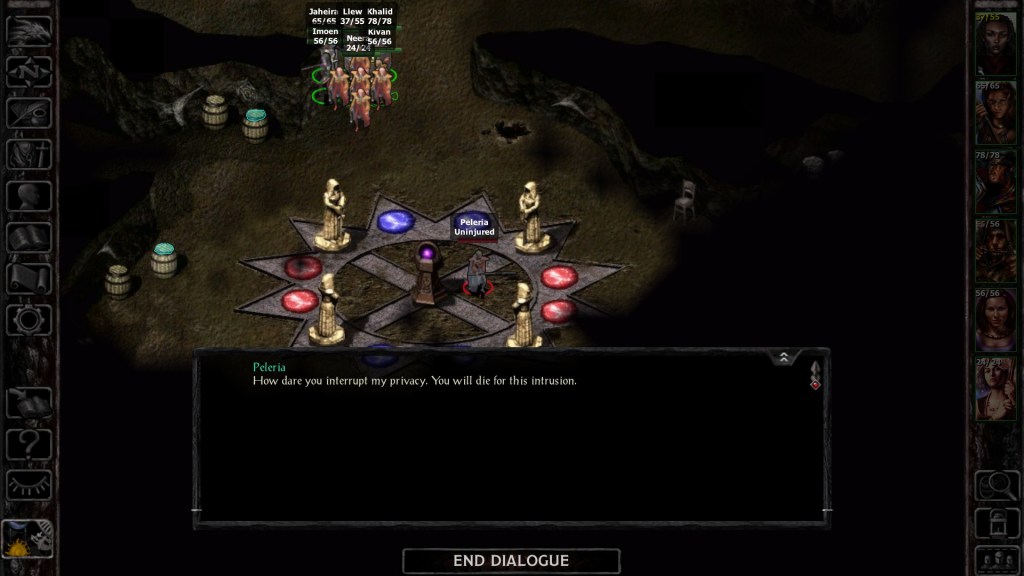Select the portrait showing 78/78 health

click(x=995, y=182)
